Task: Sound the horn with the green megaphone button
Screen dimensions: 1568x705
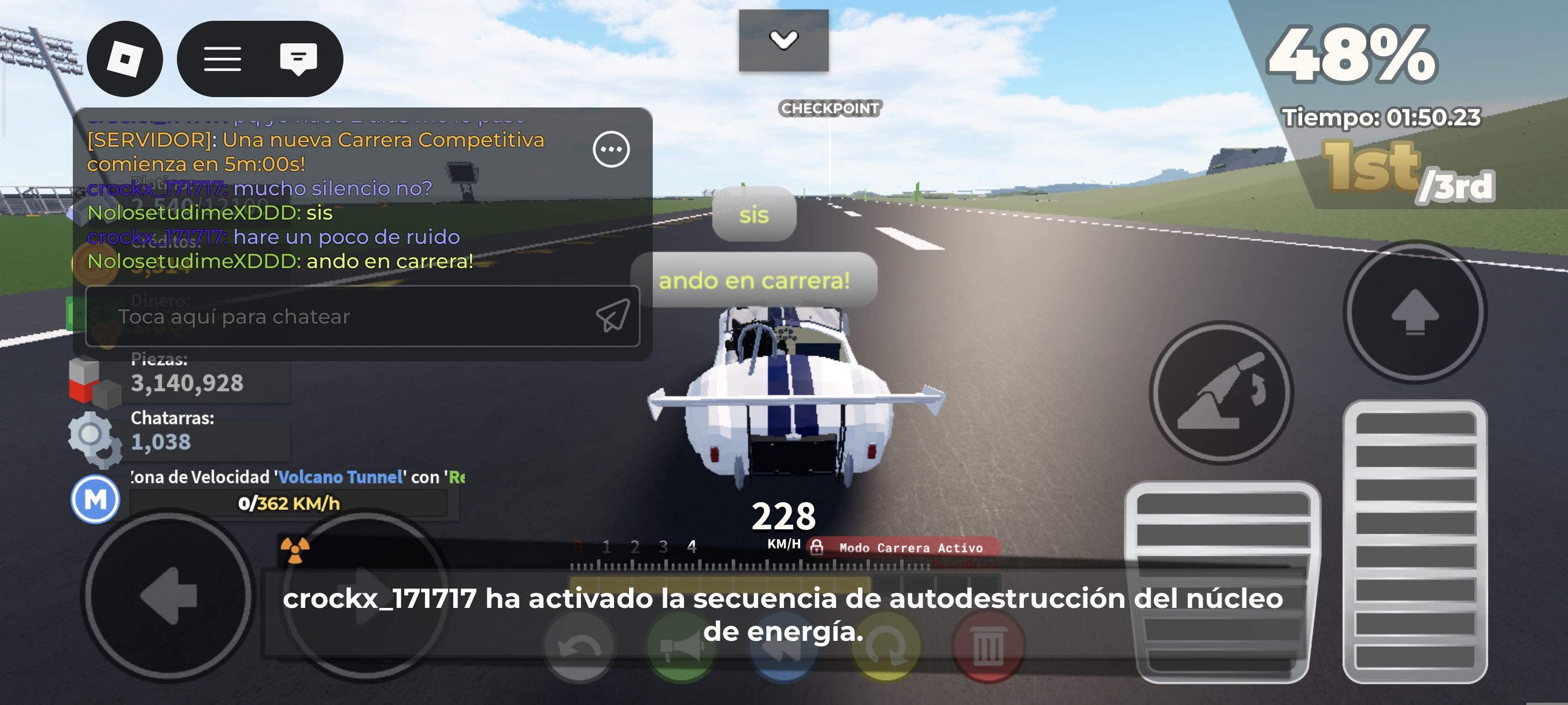Action: tap(681, 647)
